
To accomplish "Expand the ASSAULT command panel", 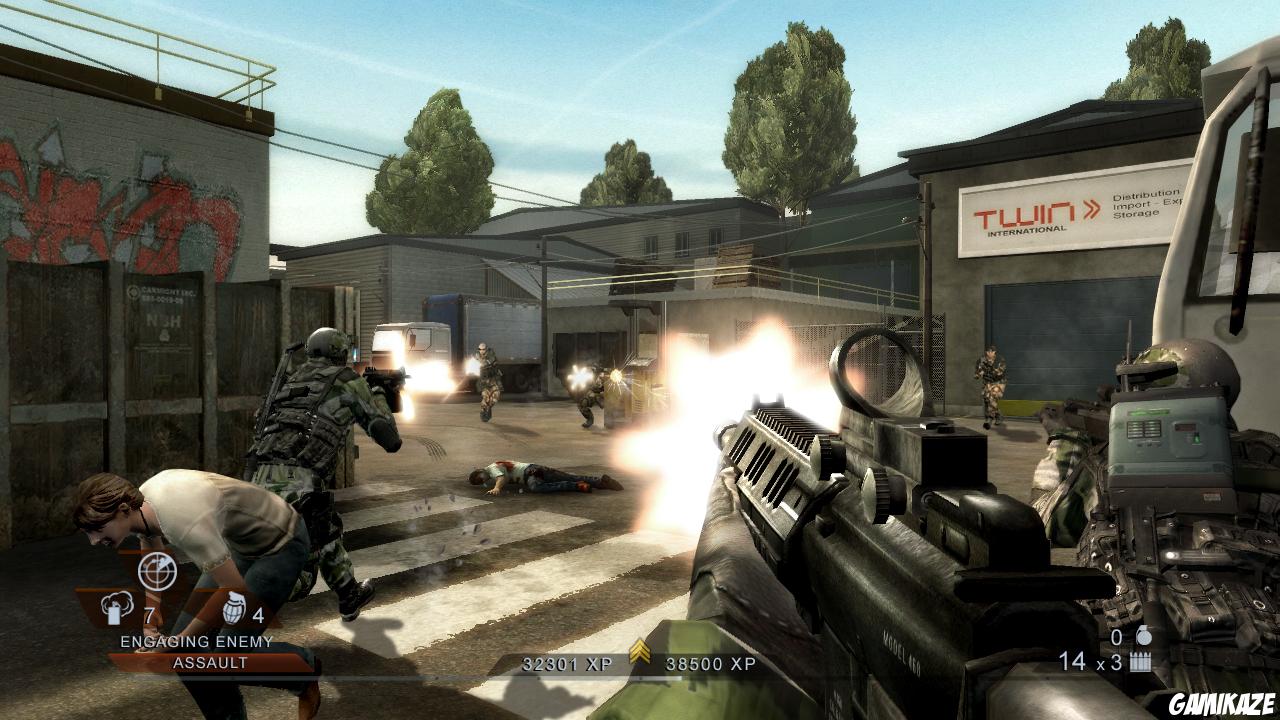I will point(211,660).
